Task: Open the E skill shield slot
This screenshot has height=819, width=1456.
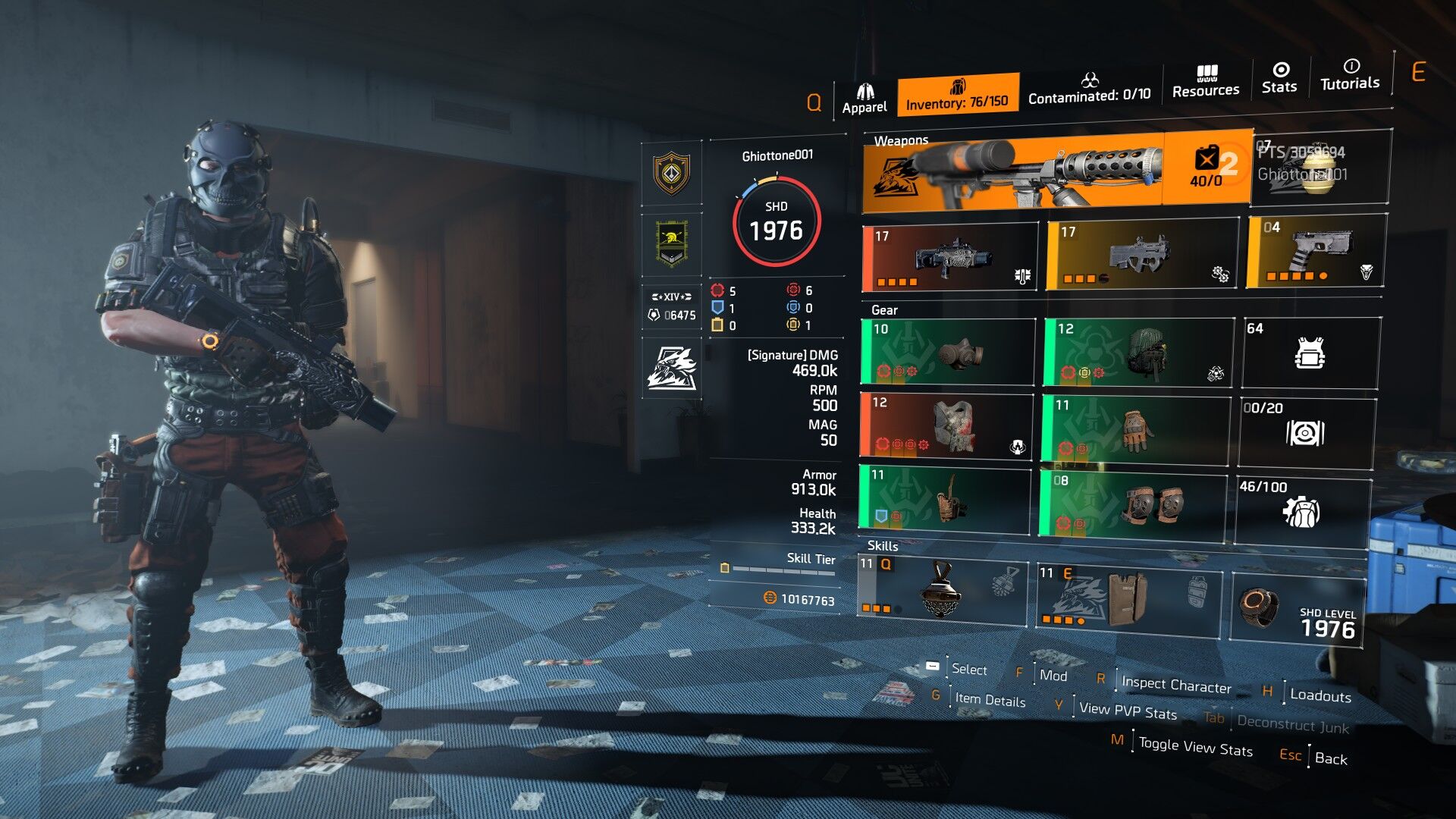Action: pyautogui.click(x=1128, y=596)
